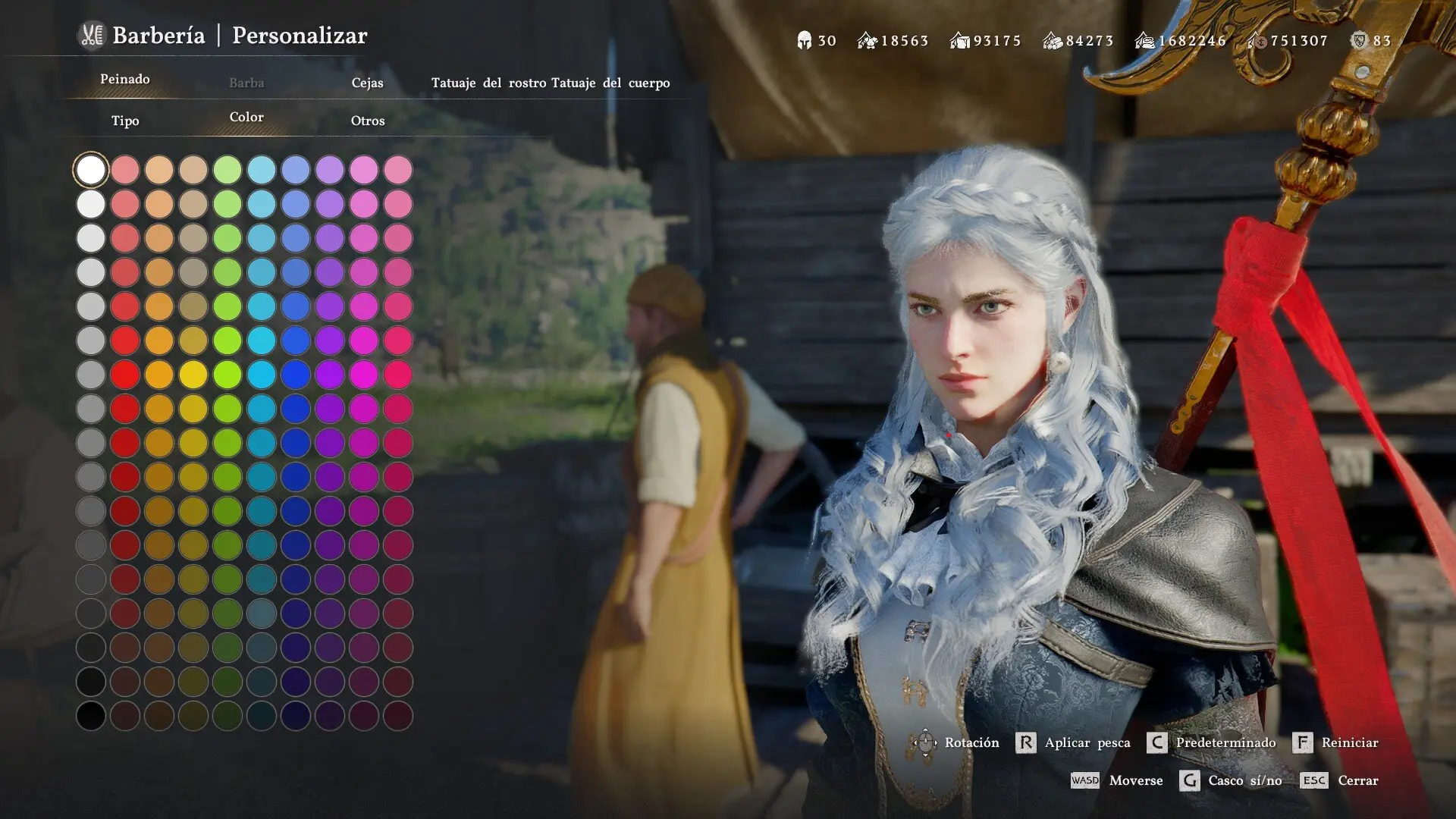
Task: Choose the selected pure white hair swatch
Action: (91, 170)
